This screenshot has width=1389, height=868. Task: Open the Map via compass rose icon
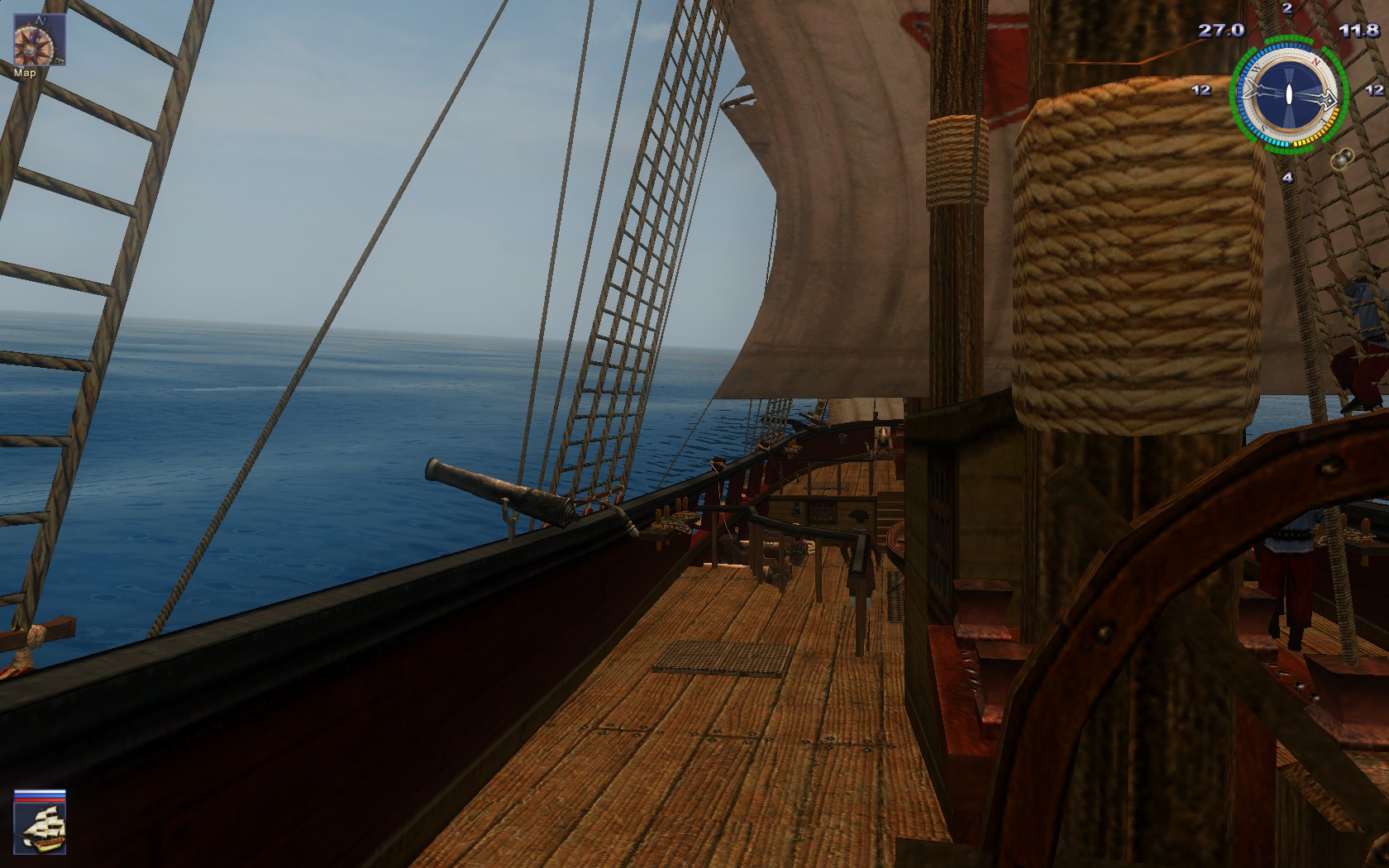pos(39,41)
